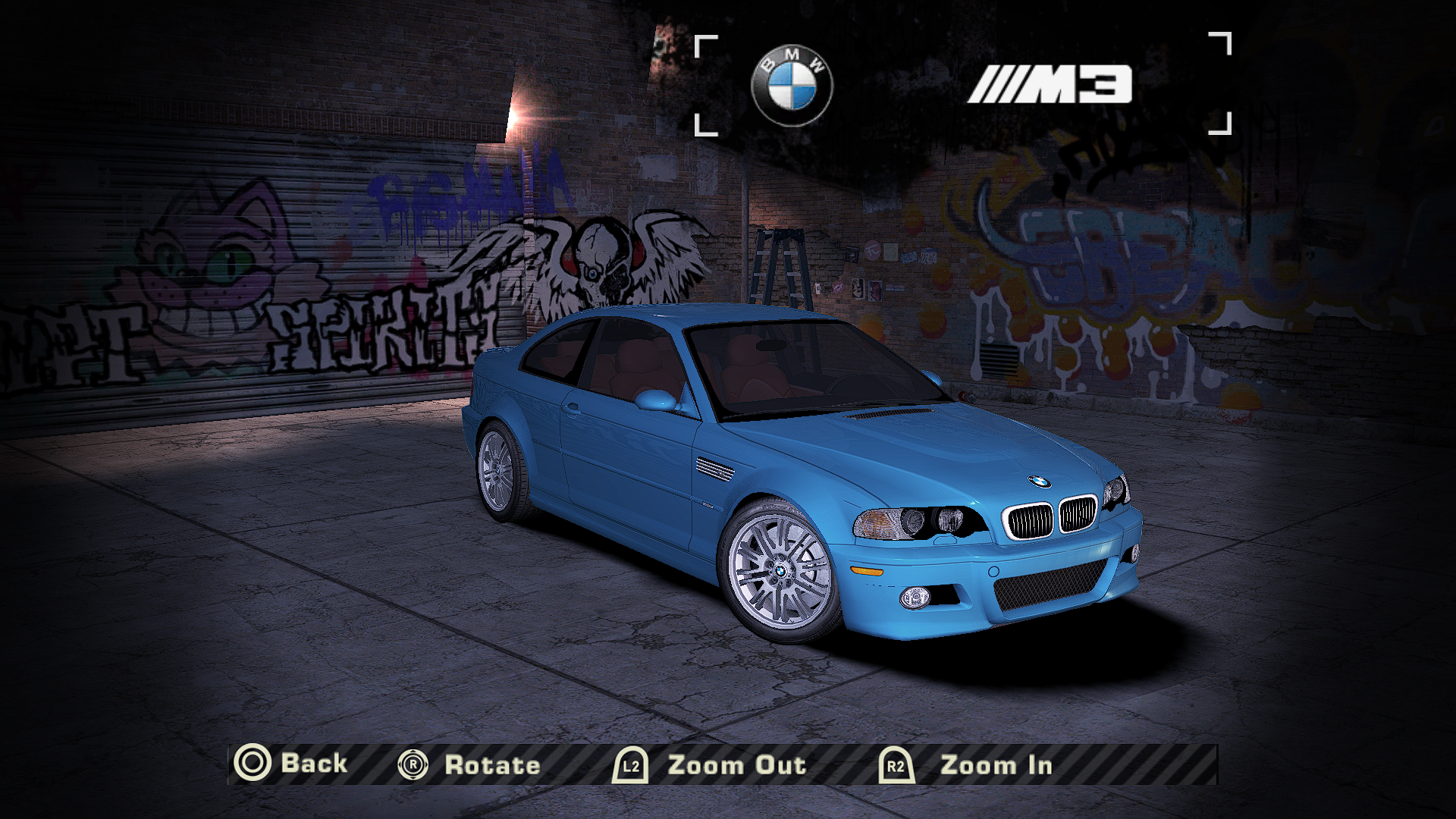
Task: Go back using the Back button
Action: coord(291,764)
